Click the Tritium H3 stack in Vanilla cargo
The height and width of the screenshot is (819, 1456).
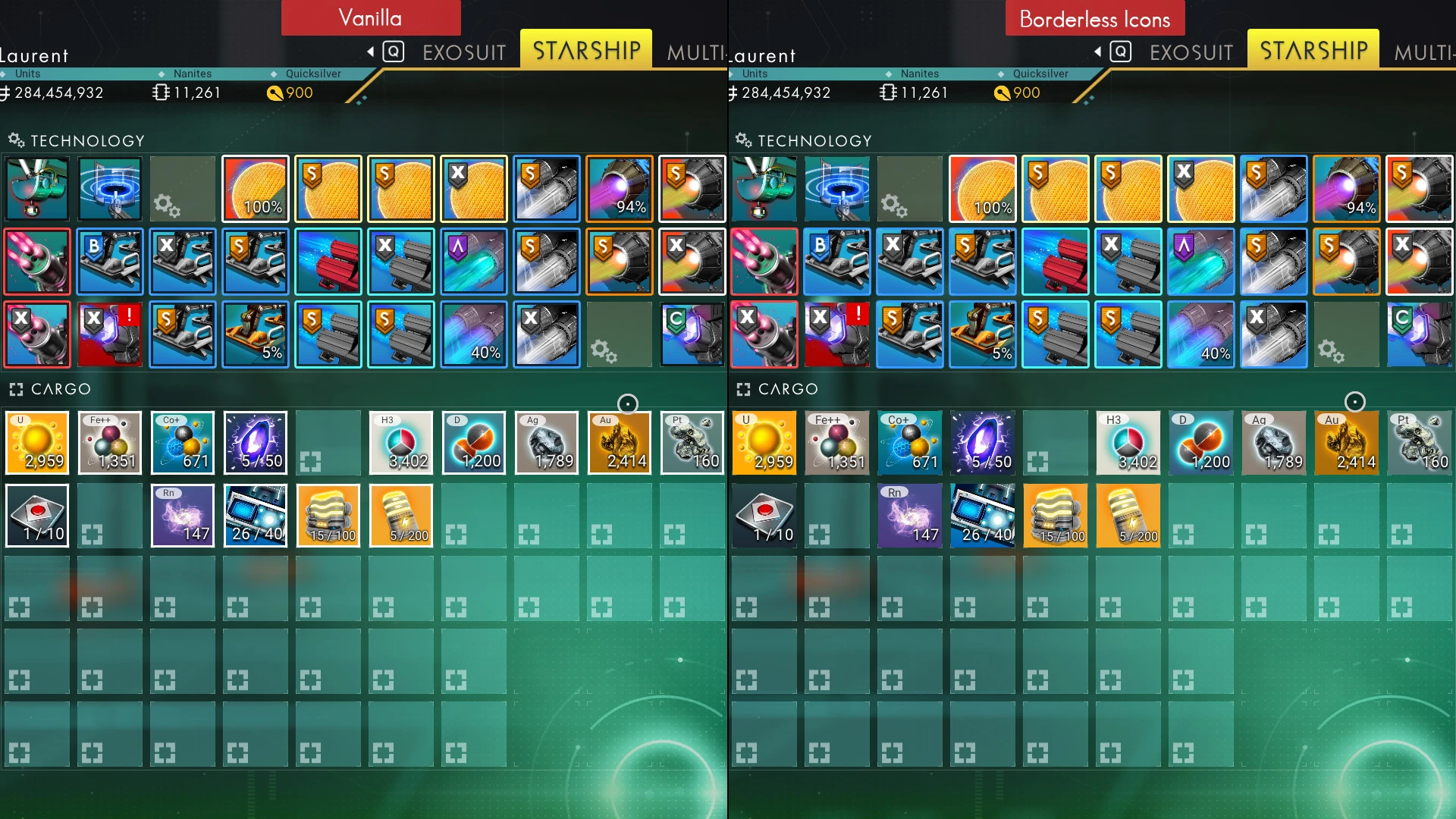coord(401,443)
